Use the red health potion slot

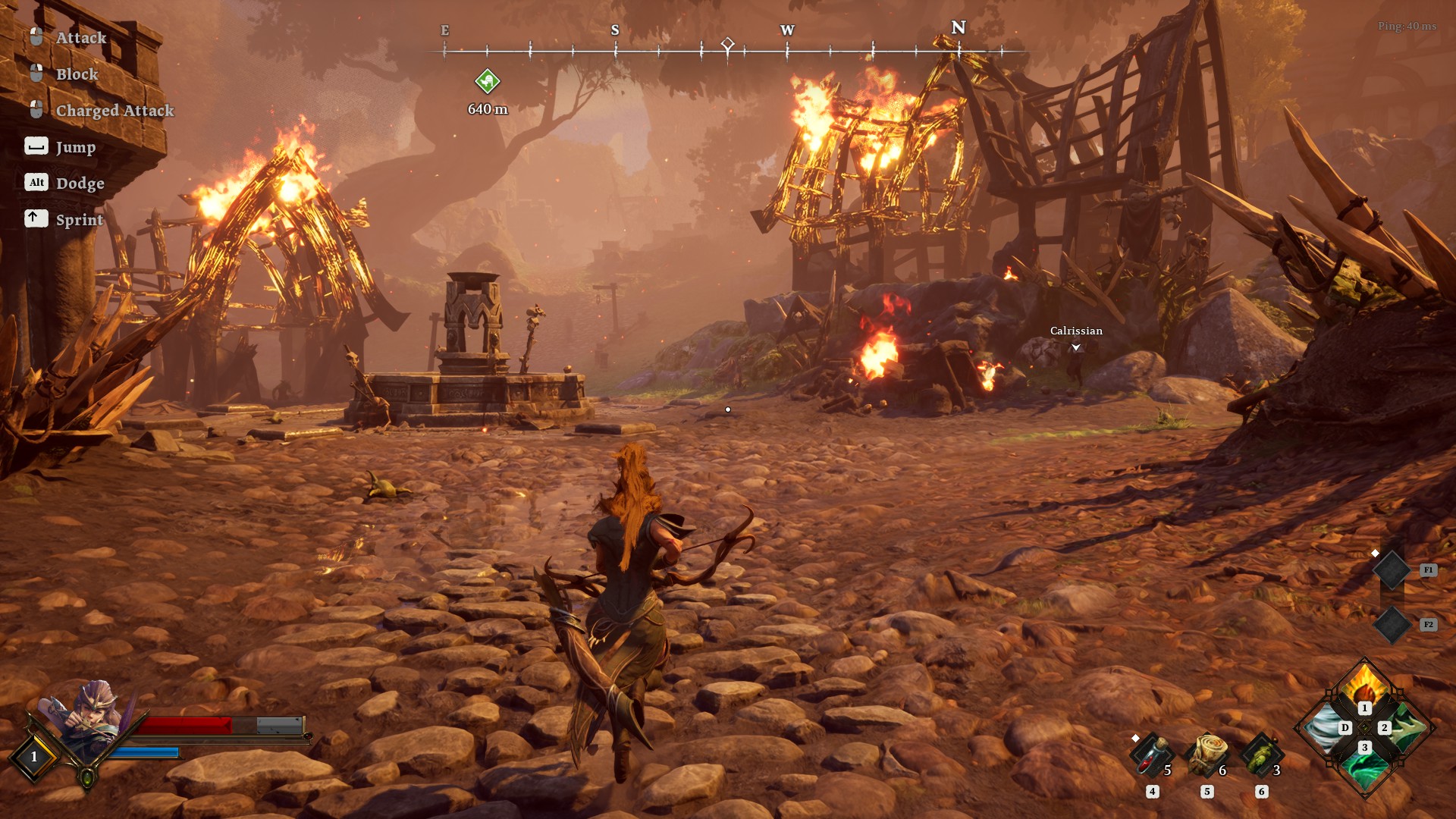(x=1151, y=755)
